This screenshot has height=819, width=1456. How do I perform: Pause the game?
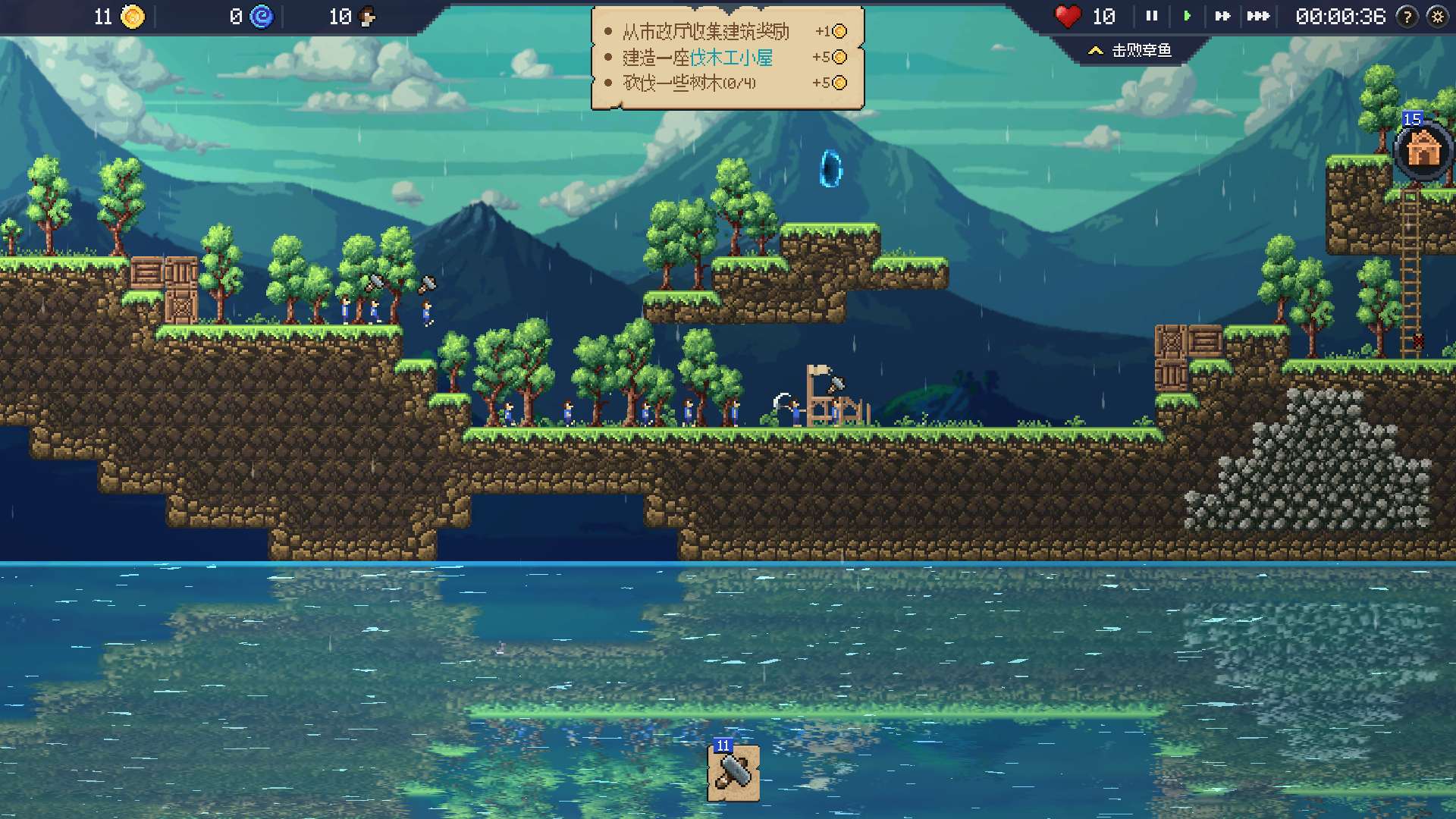pos(1151,15)
